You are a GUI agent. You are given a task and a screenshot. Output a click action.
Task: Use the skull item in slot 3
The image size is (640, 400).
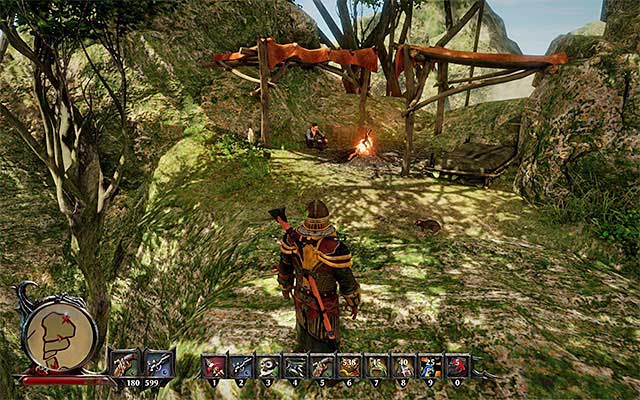click(268, 366)
